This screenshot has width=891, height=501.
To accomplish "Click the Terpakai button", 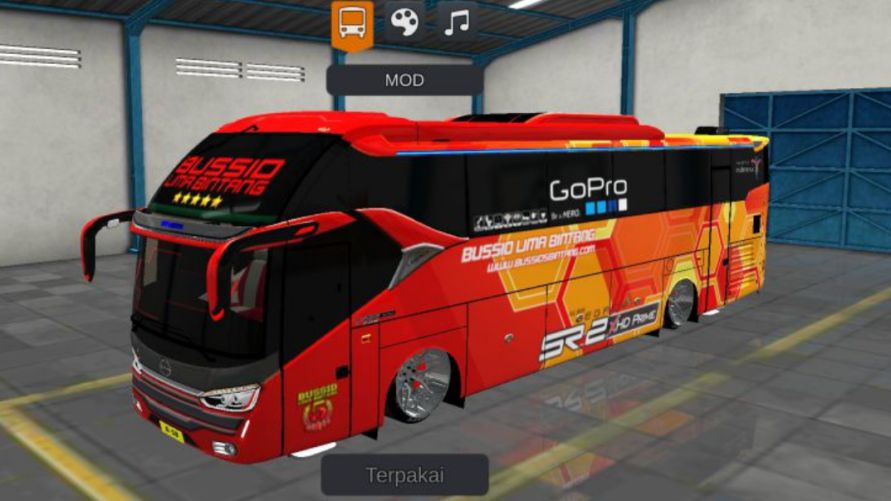I will pyautogui.click(x=405, y=475).
